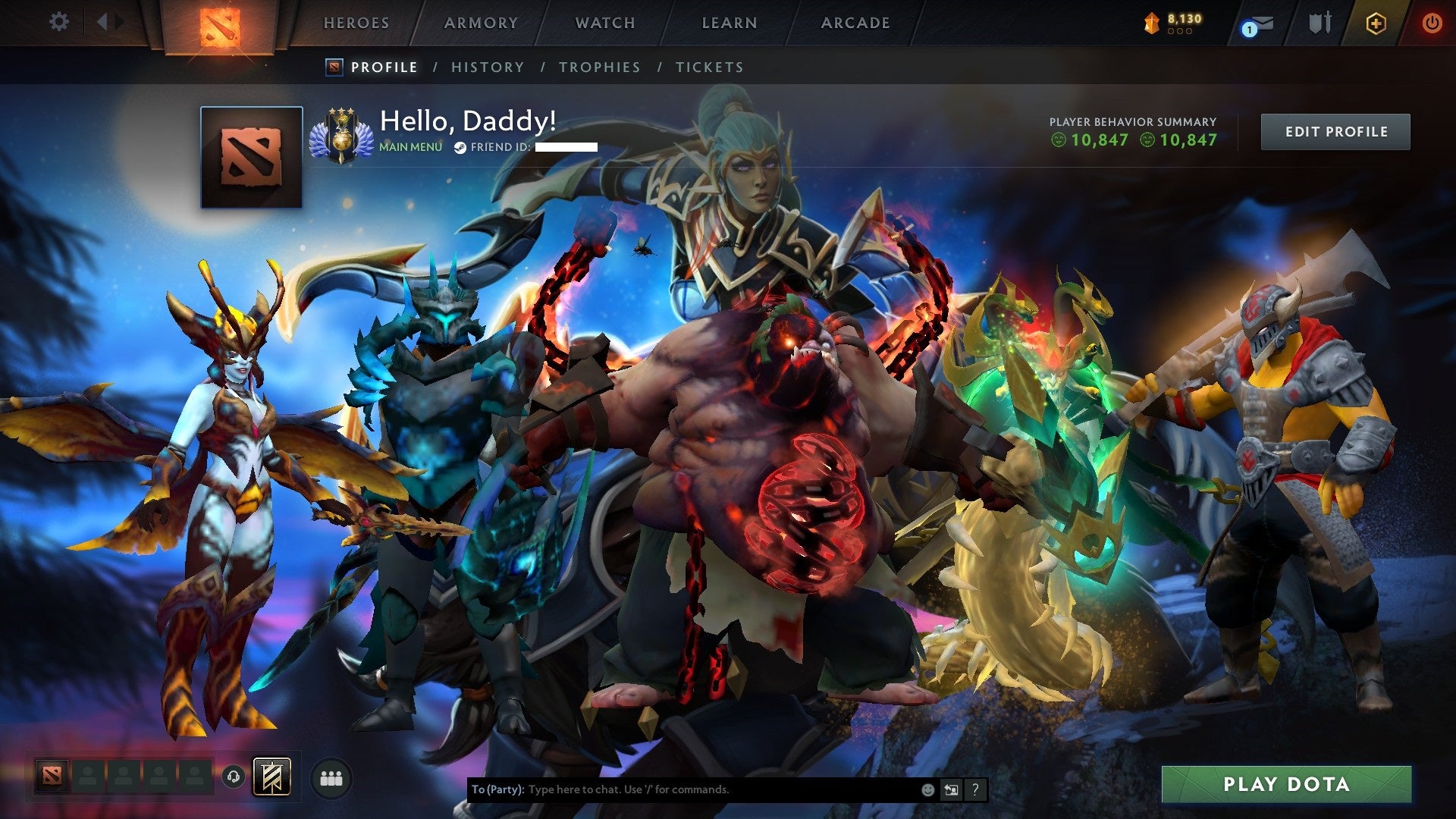Toggle the chat channel selector beside the emoticon

tap(951, 789)
